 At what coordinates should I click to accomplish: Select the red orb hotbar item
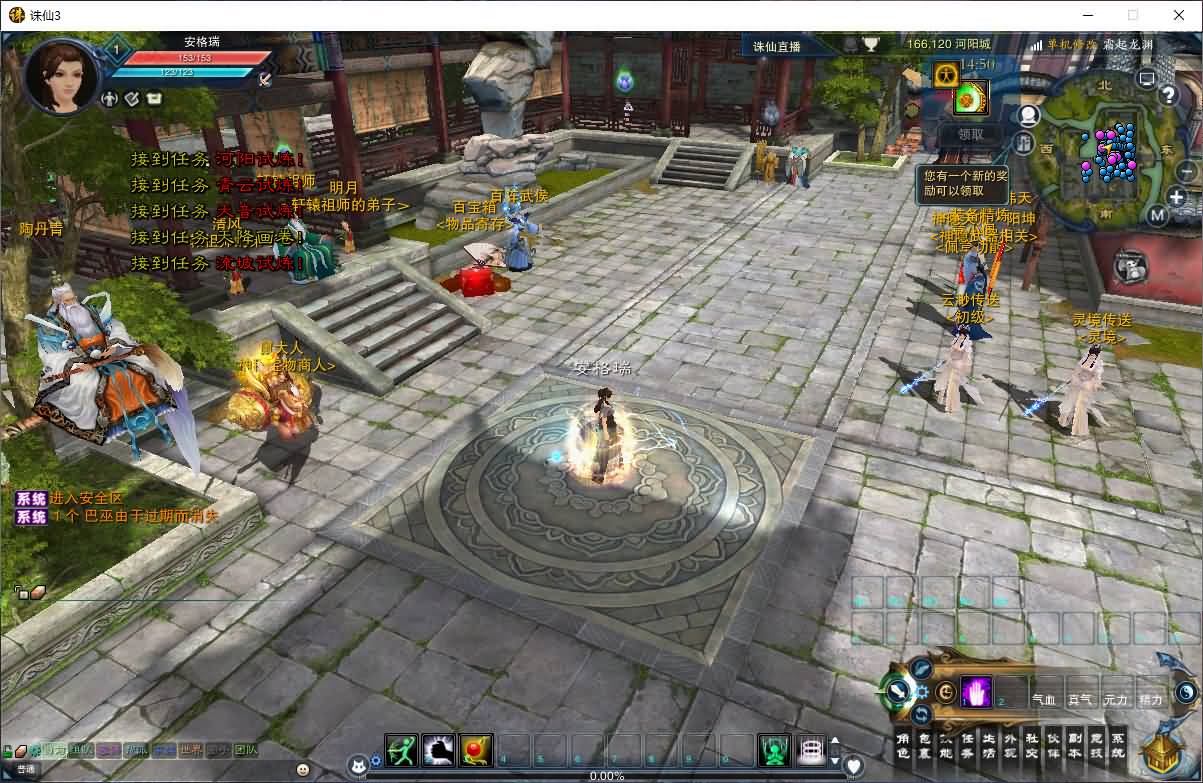coord(476,749)
